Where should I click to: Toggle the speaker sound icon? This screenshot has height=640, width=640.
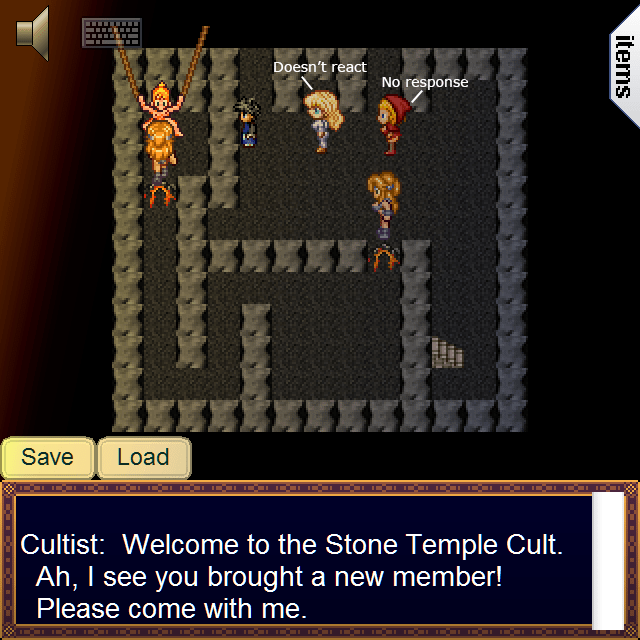coord(32,32)
